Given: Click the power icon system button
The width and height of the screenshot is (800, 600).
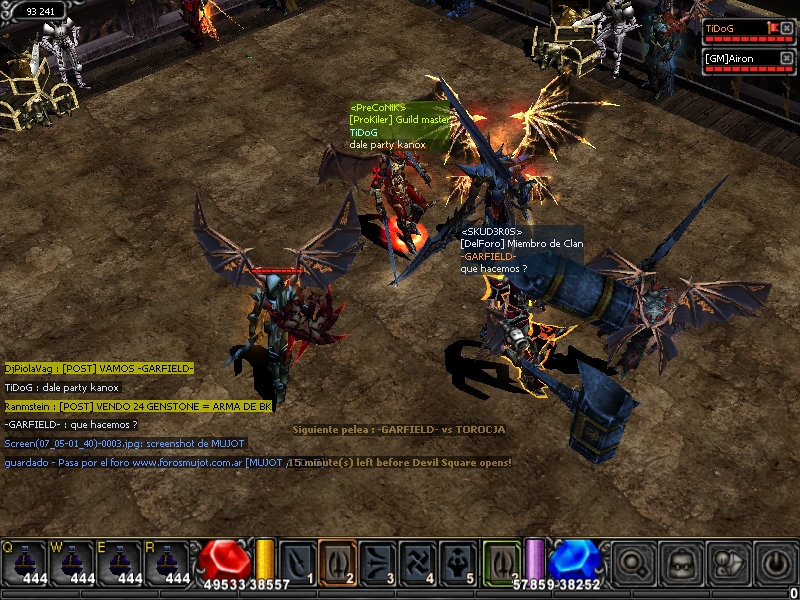Looking at the screenshot, I should pyautogui.click(x=774, y=562).
